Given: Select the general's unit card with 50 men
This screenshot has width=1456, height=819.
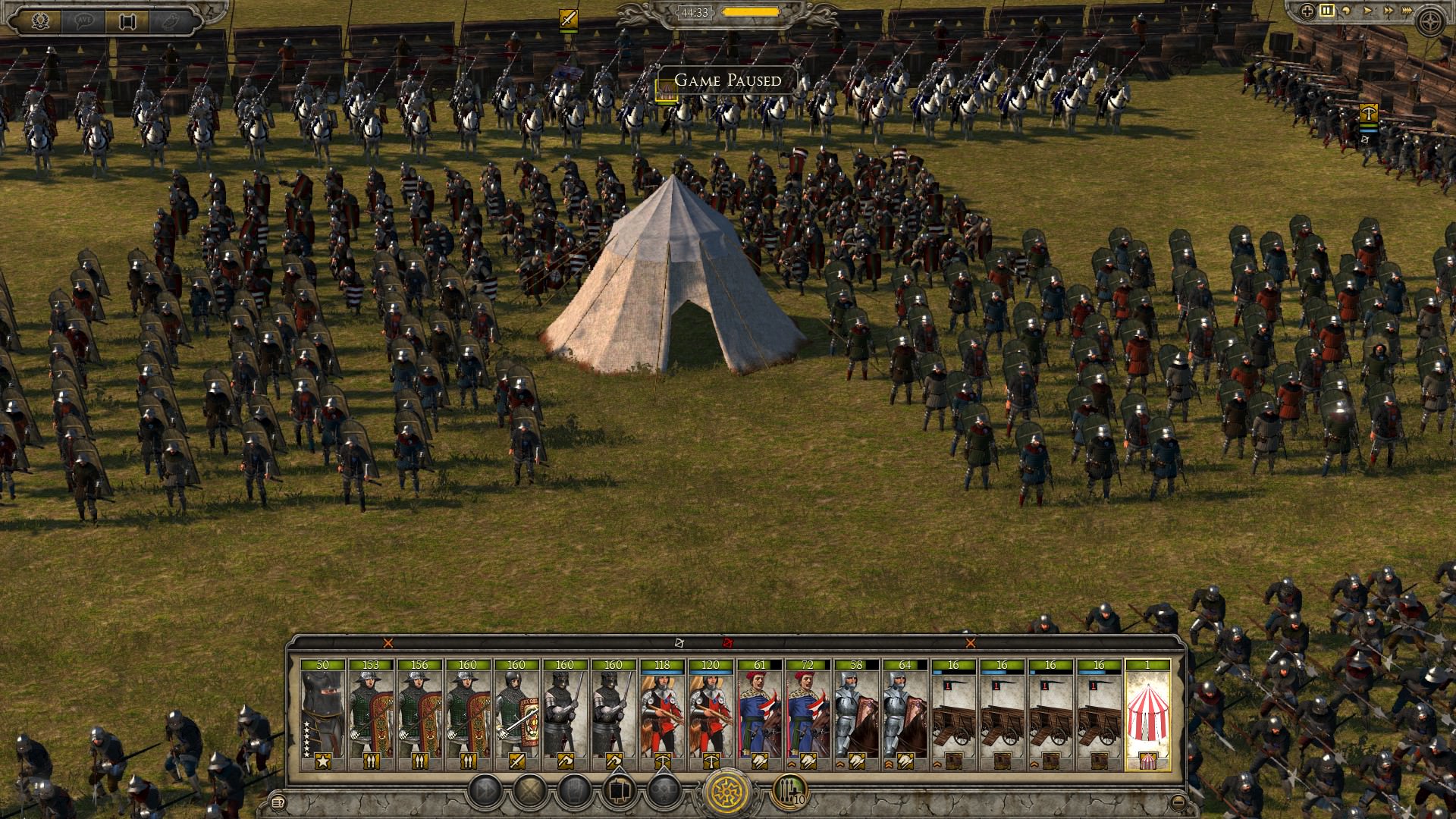Looking at the screenshot, I should click(322, 714).
